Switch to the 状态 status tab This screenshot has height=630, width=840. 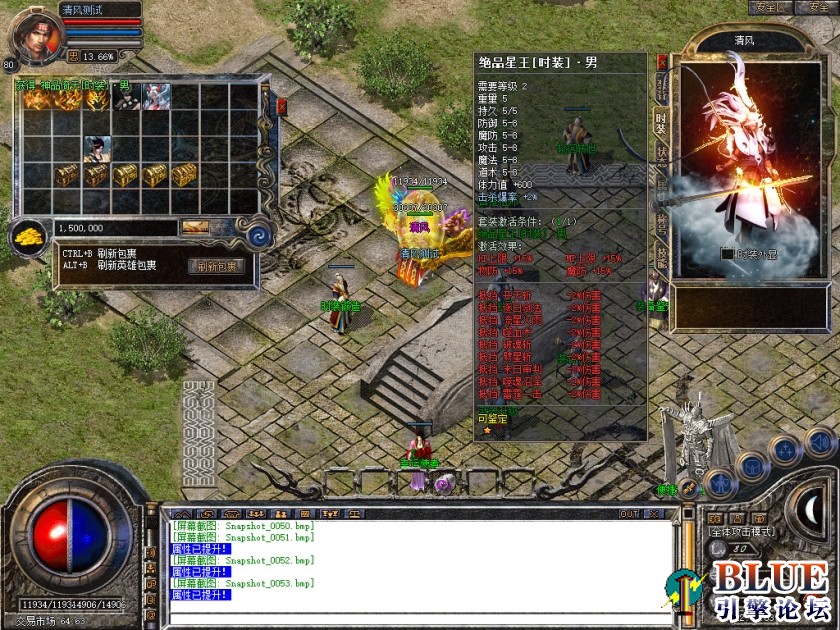point(661,157)
